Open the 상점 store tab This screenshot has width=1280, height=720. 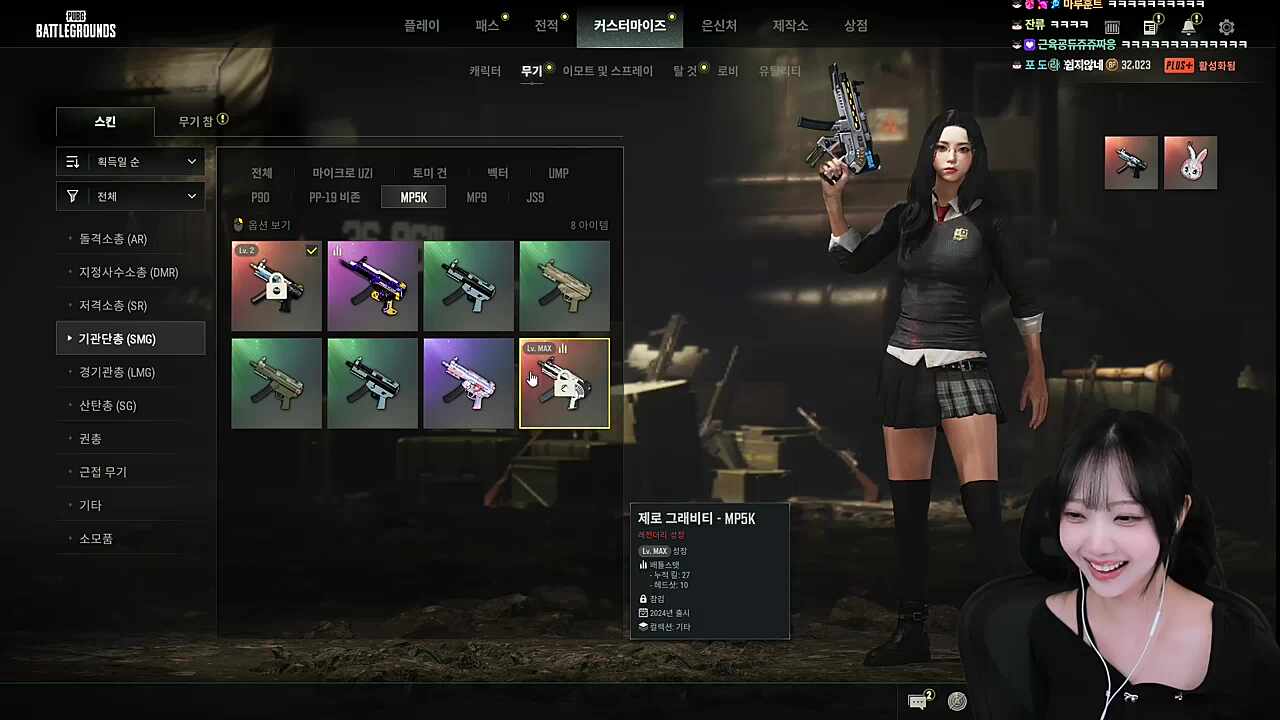coord(856,26)
